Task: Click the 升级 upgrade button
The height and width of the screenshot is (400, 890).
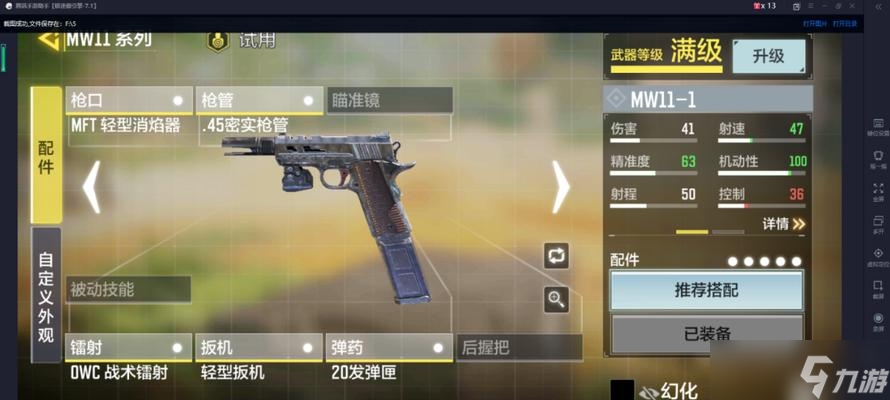Action: click(x=767, y=56)
